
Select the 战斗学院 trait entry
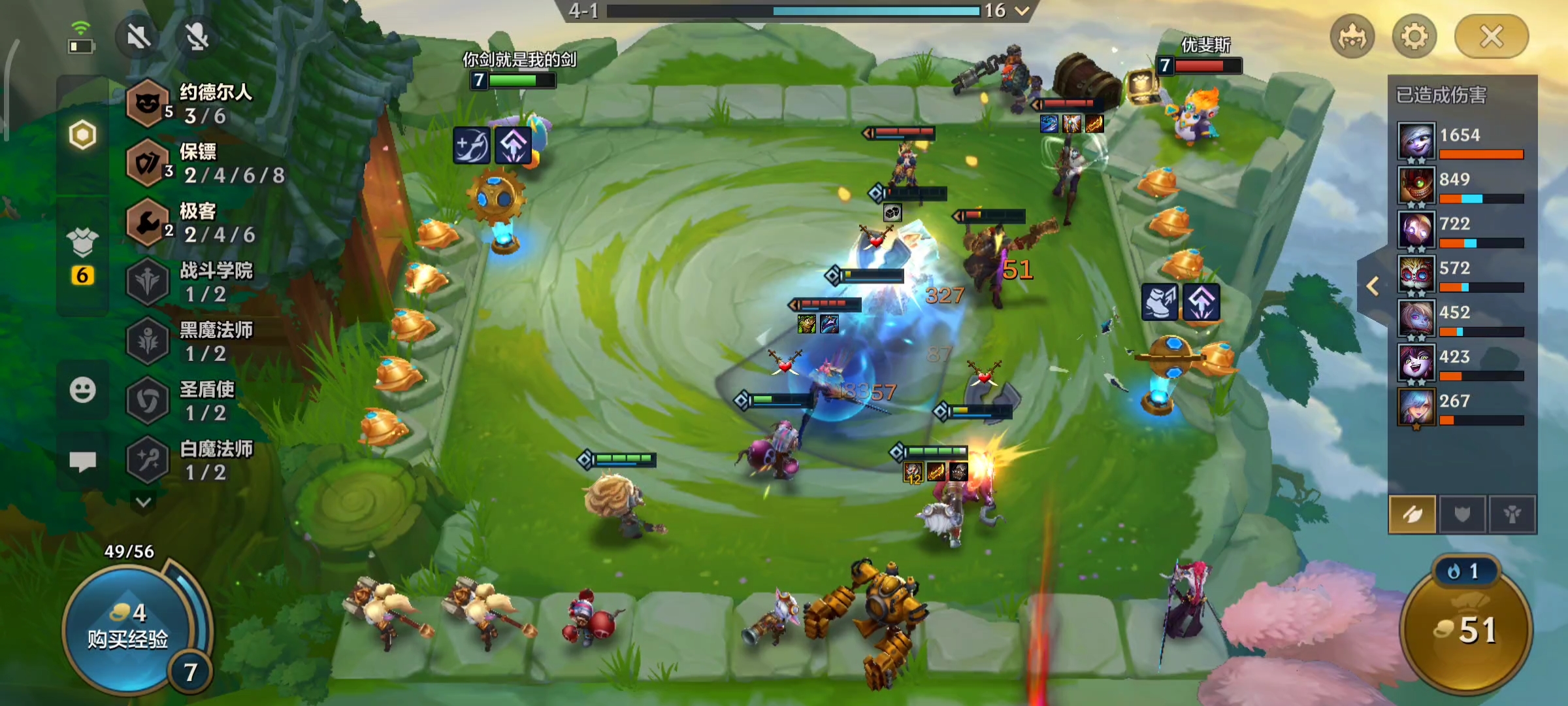[x=196, y=282]
